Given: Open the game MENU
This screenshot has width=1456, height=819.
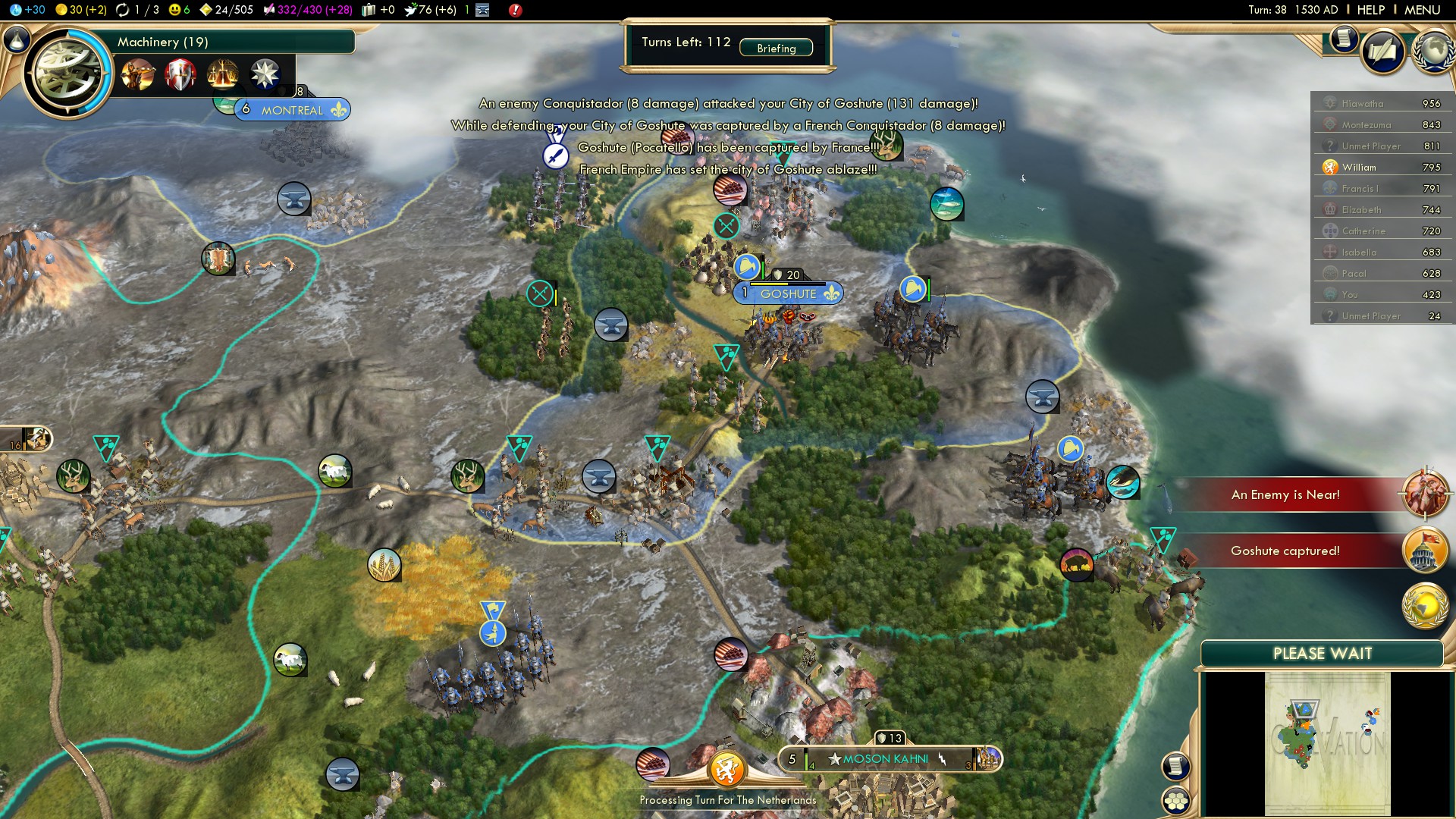Looking at the screenshot, I should point(1422,10).
